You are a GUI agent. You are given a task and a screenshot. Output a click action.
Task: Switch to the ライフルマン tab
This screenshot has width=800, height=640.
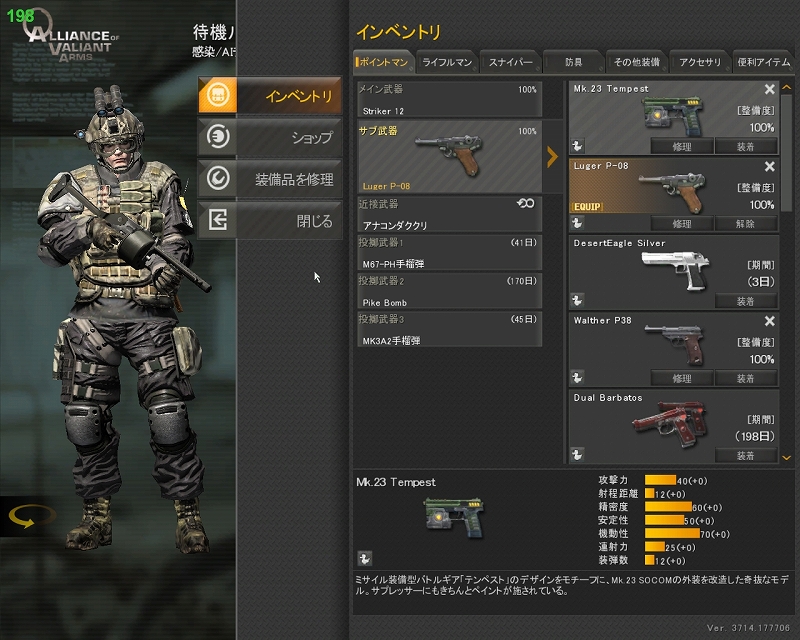(446, 62)
